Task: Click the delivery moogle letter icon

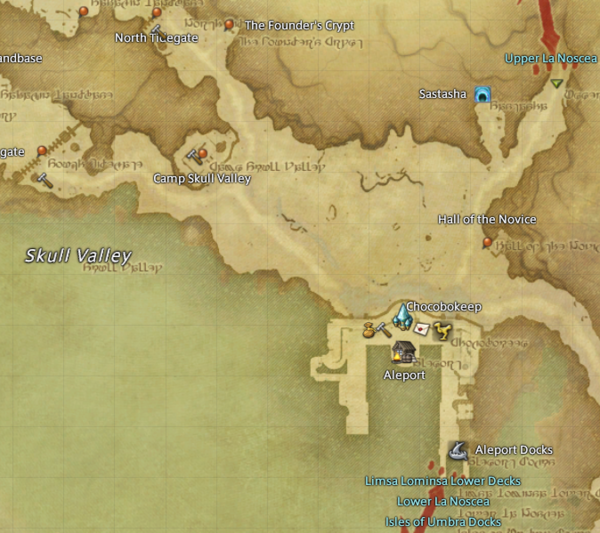Action: click(422, 328)
